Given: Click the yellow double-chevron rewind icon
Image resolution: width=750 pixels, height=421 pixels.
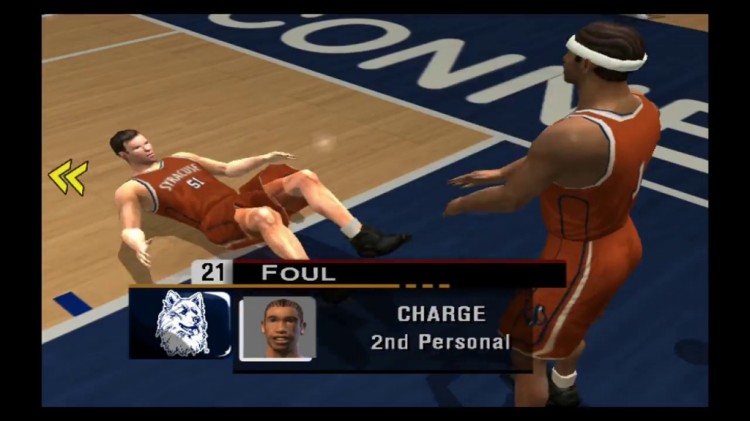Looking at the screenshot, I should point(68,177).
